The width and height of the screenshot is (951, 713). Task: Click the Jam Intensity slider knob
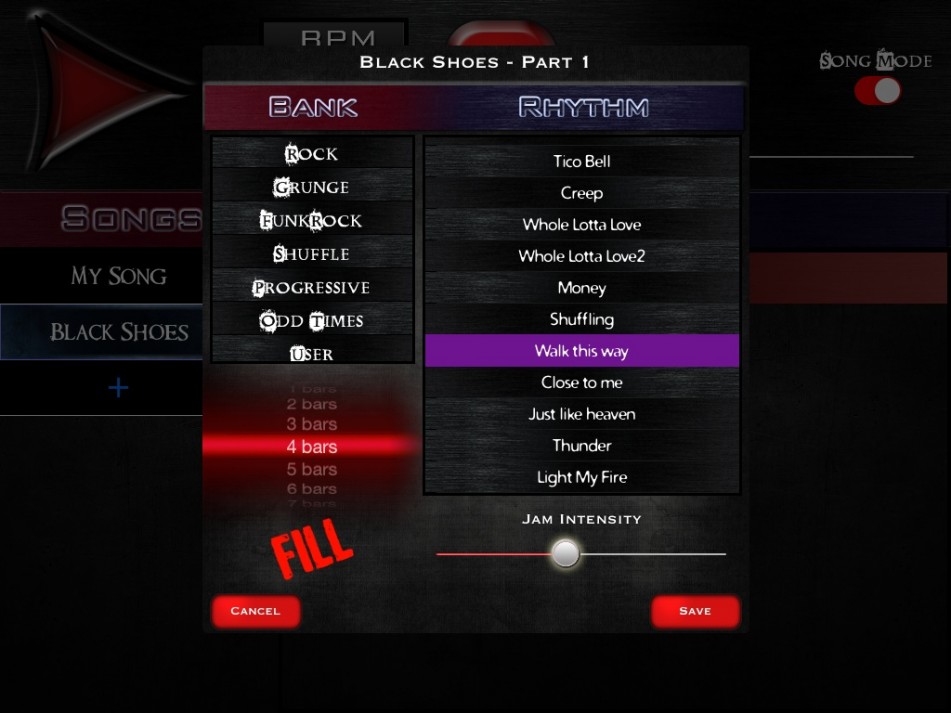pos(566,553)
